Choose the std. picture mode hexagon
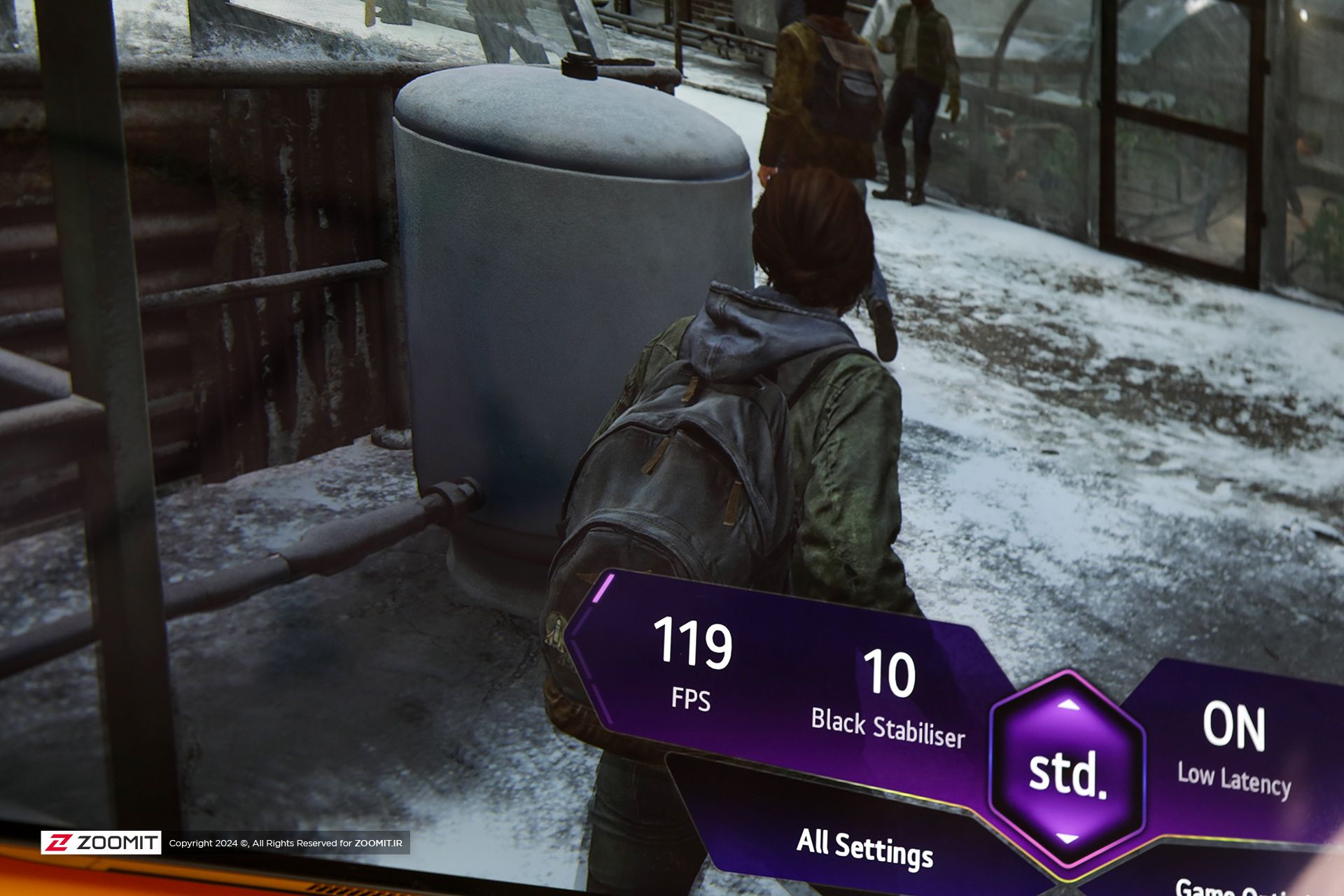 [1067, 774]
